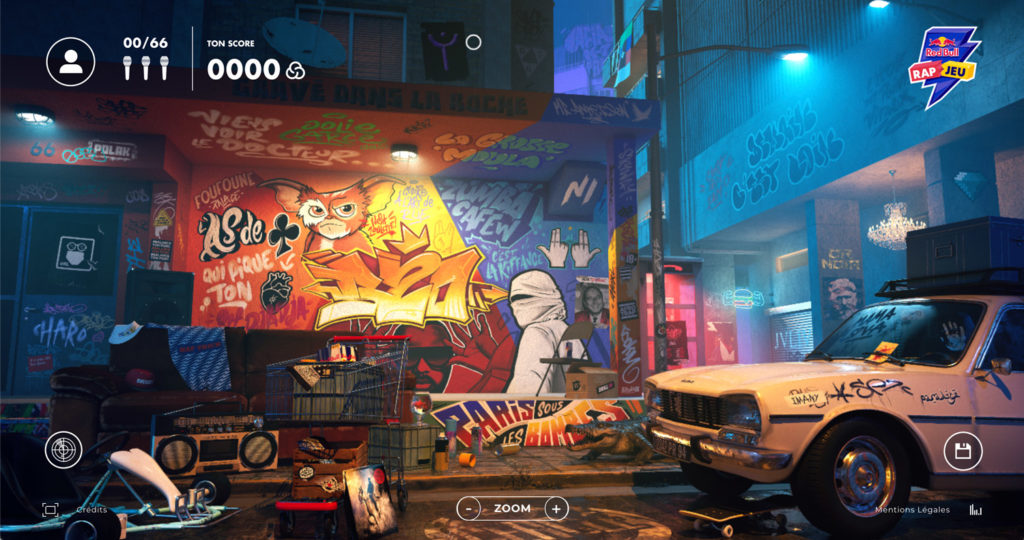Zoom in with the plus button

click(556, 509)
